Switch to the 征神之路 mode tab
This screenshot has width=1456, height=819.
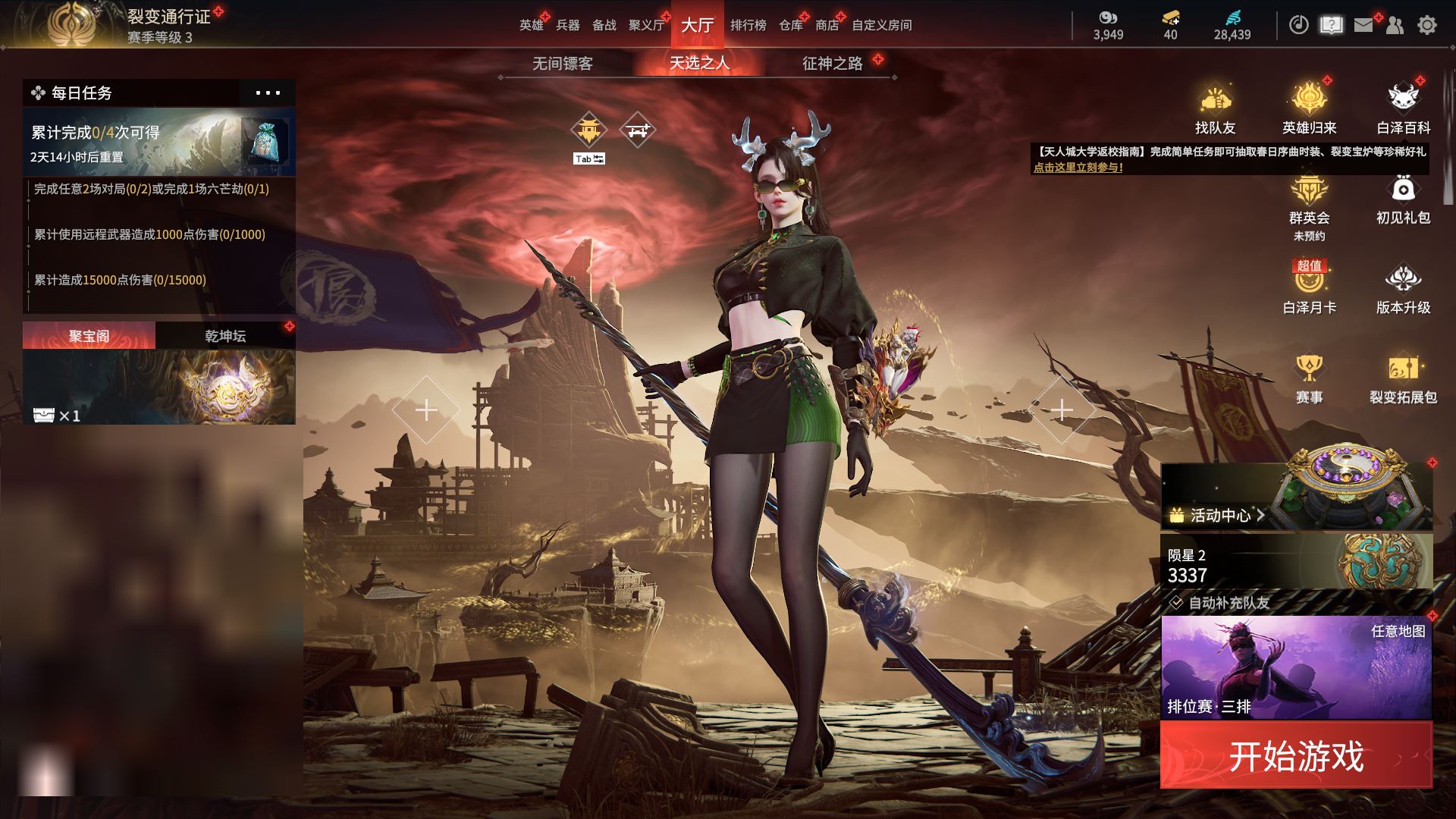[x=832, y=64]
